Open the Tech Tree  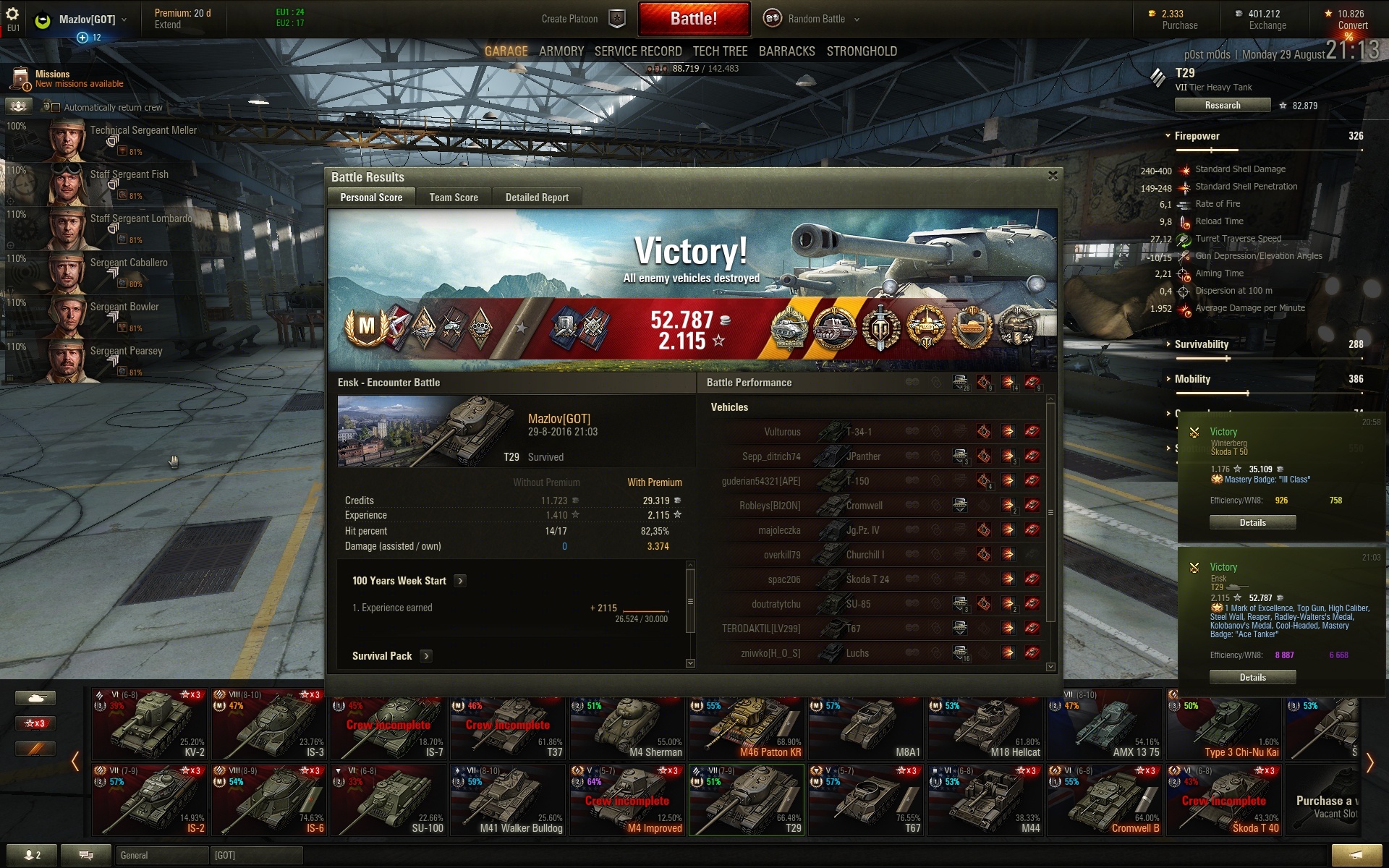(720, 51)
